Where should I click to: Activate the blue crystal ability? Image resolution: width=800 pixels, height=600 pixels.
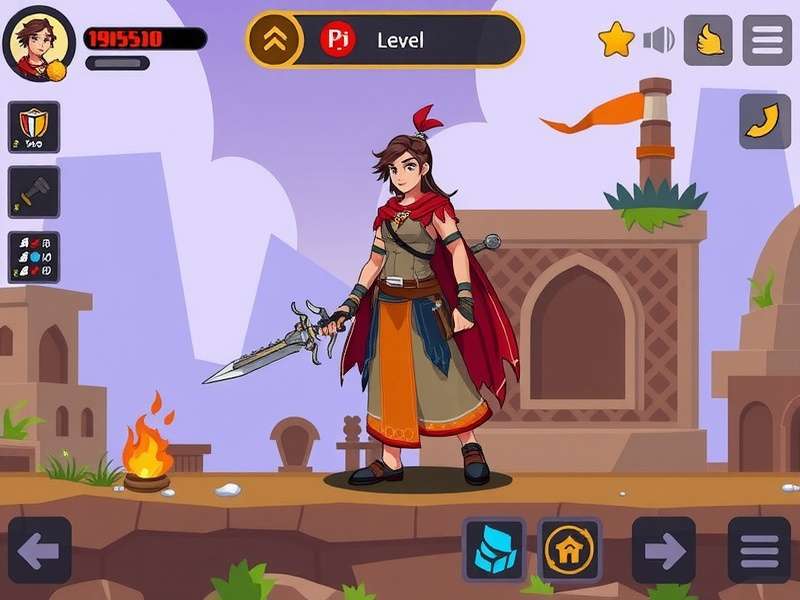click(x=494, y=550)
